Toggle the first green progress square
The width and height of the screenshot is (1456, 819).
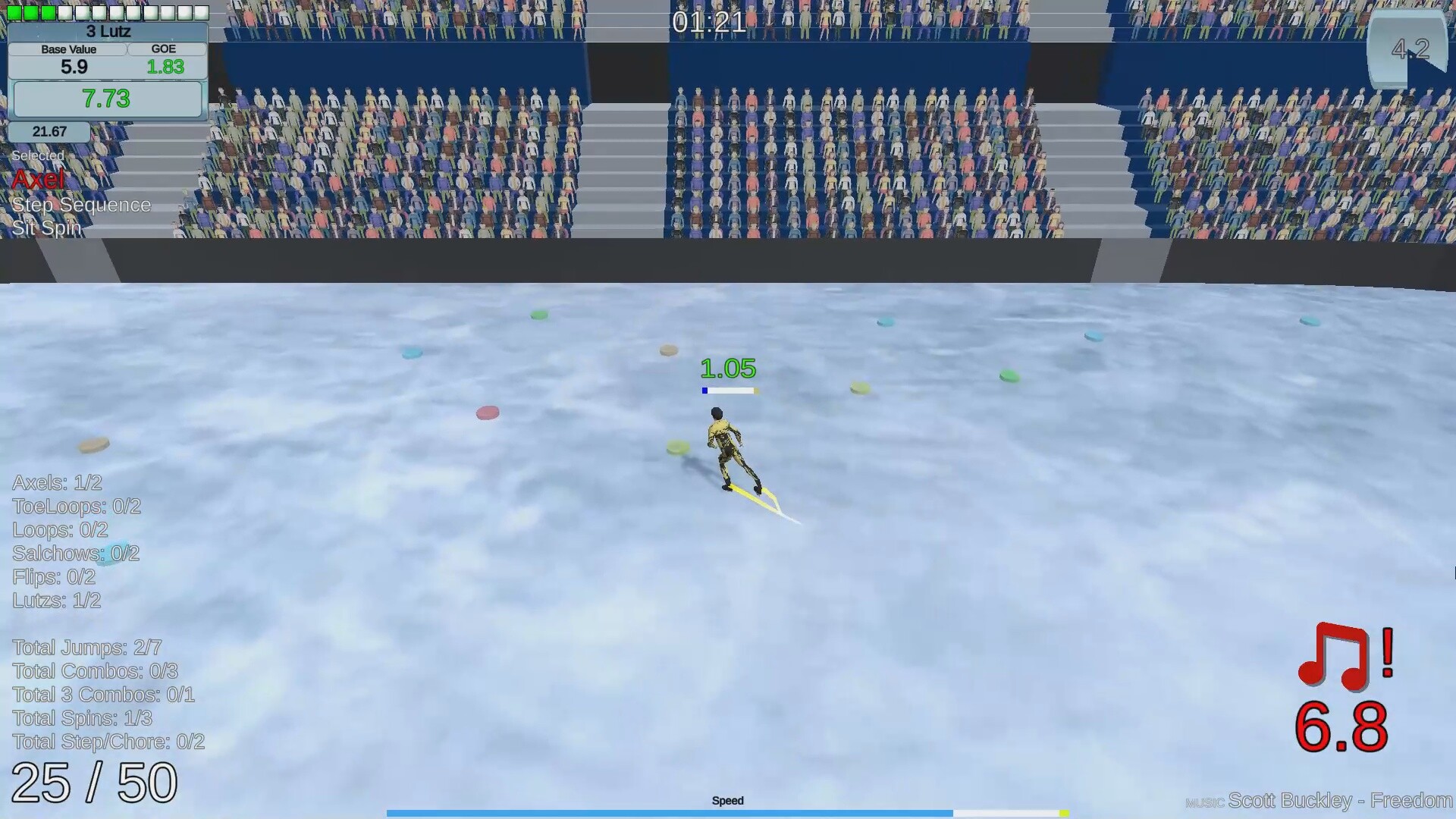pos(13,12)
